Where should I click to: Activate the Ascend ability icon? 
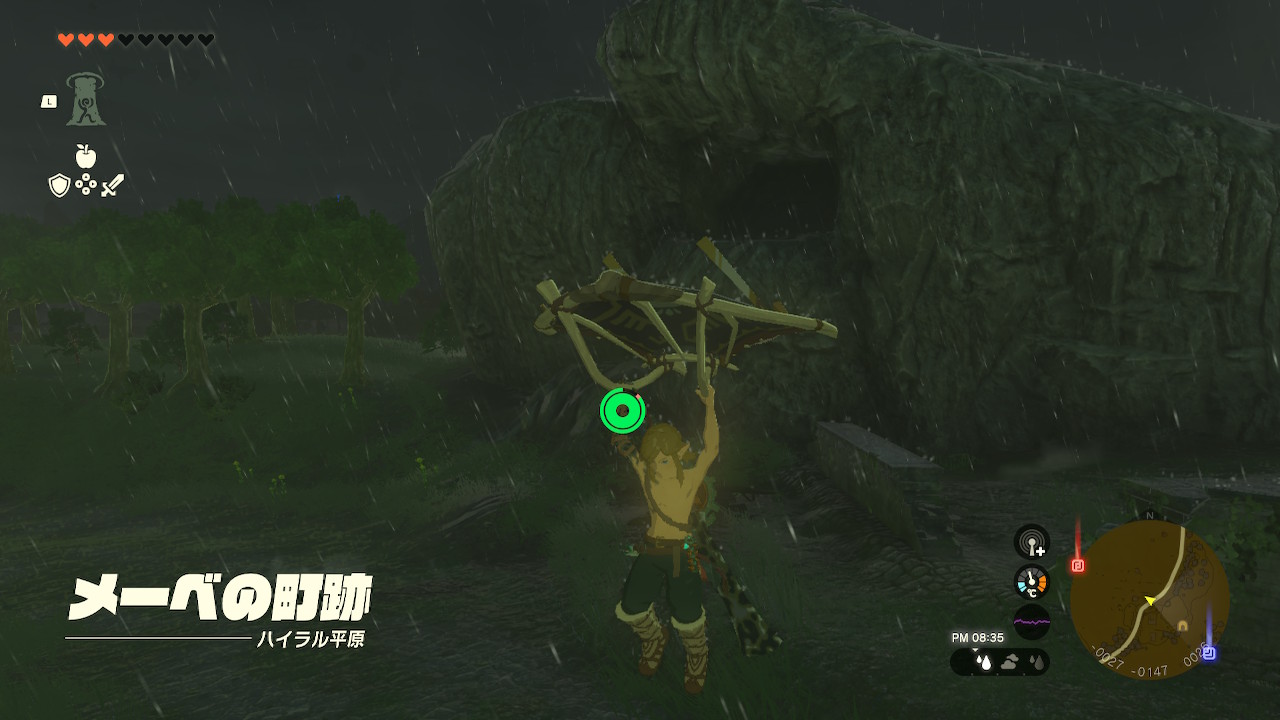pos(86,100)
